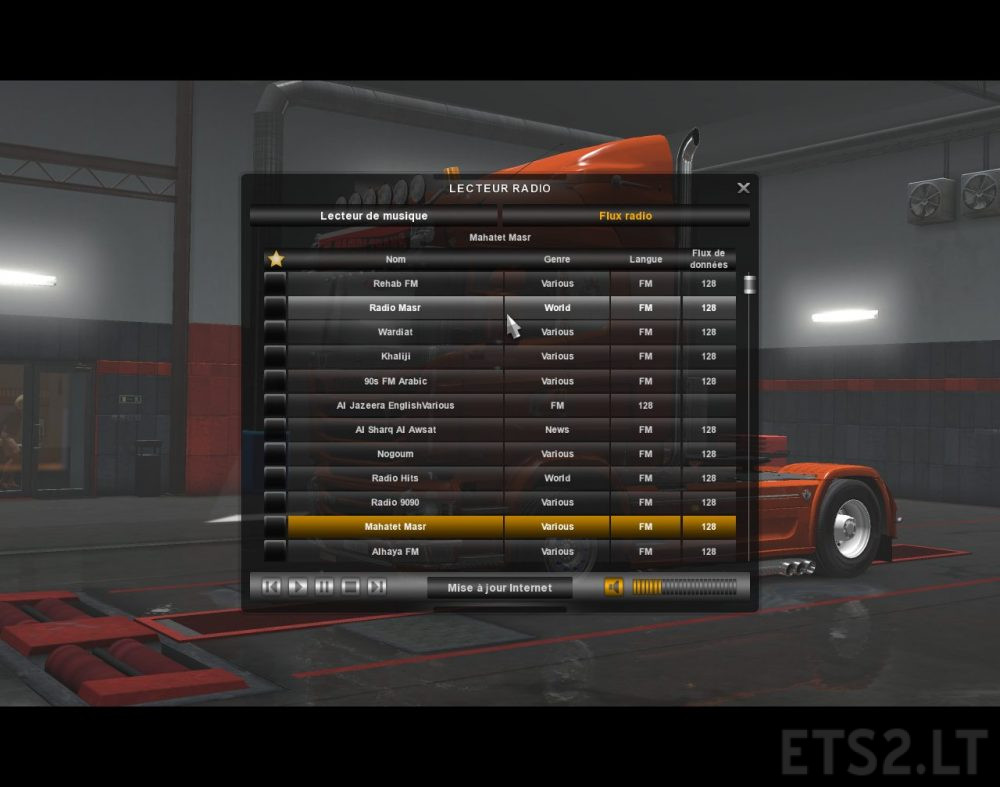1000x787 pixels.
Task: Select the Al Sharq Al Awsat station
Action: [395, 430]
